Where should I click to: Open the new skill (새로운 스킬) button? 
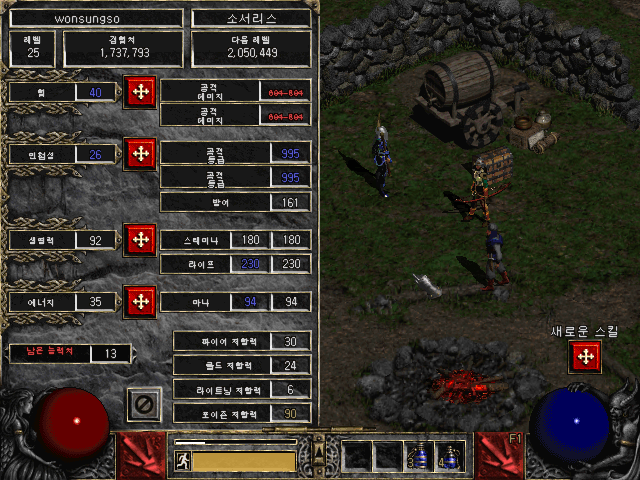tap(584, 356)
